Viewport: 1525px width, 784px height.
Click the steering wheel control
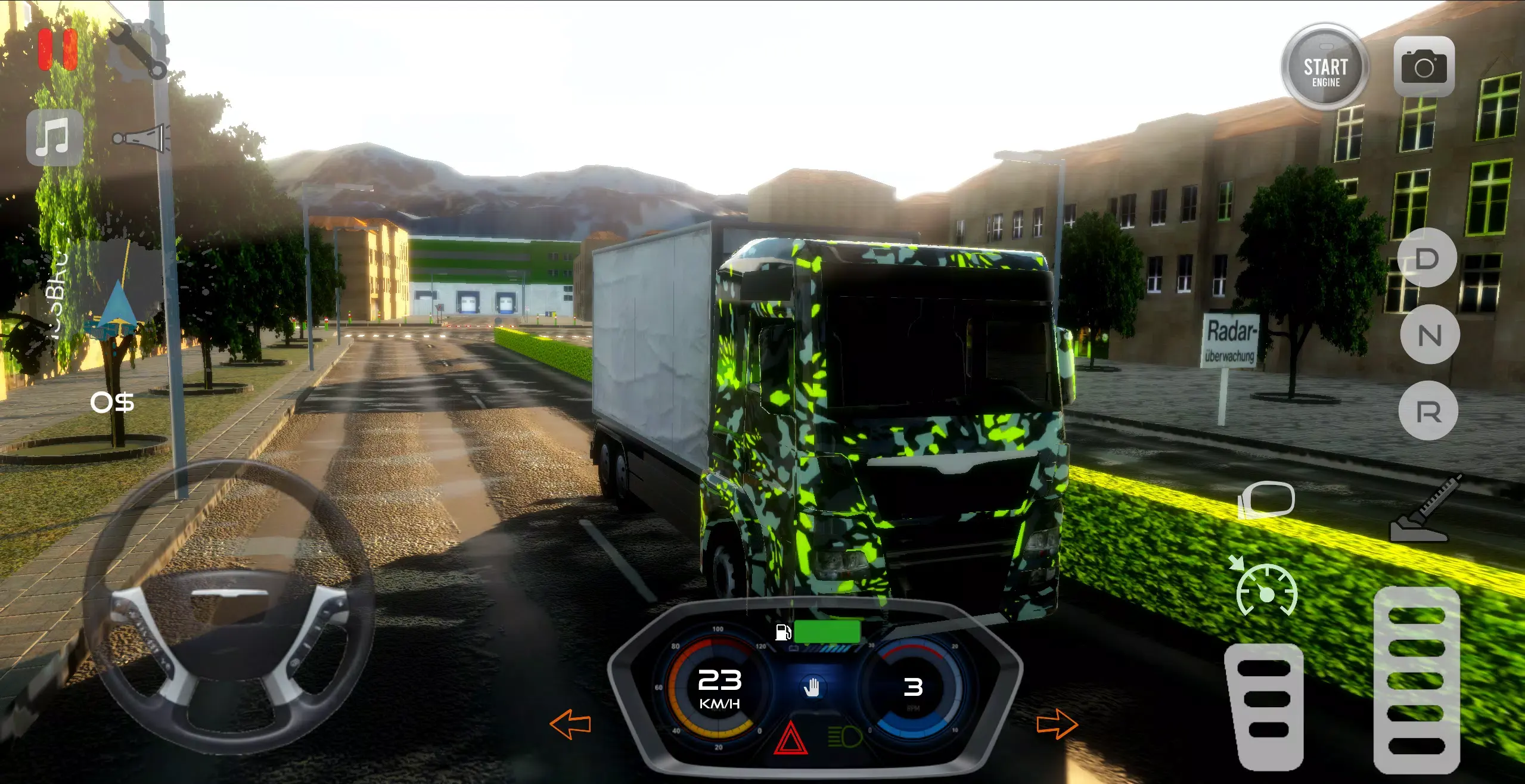click(x=229, y=608)
